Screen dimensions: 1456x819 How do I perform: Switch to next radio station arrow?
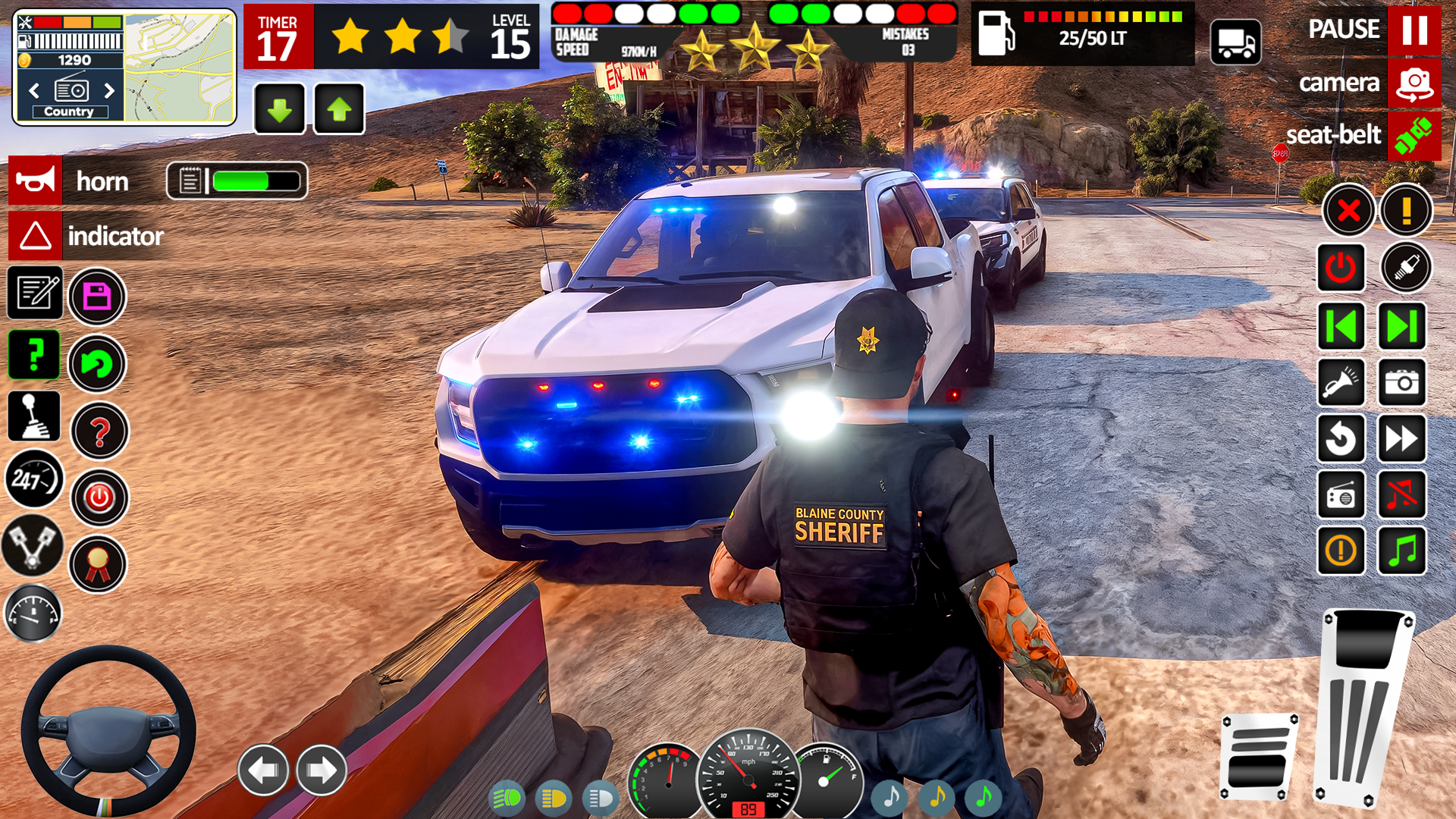coord(109,91)
